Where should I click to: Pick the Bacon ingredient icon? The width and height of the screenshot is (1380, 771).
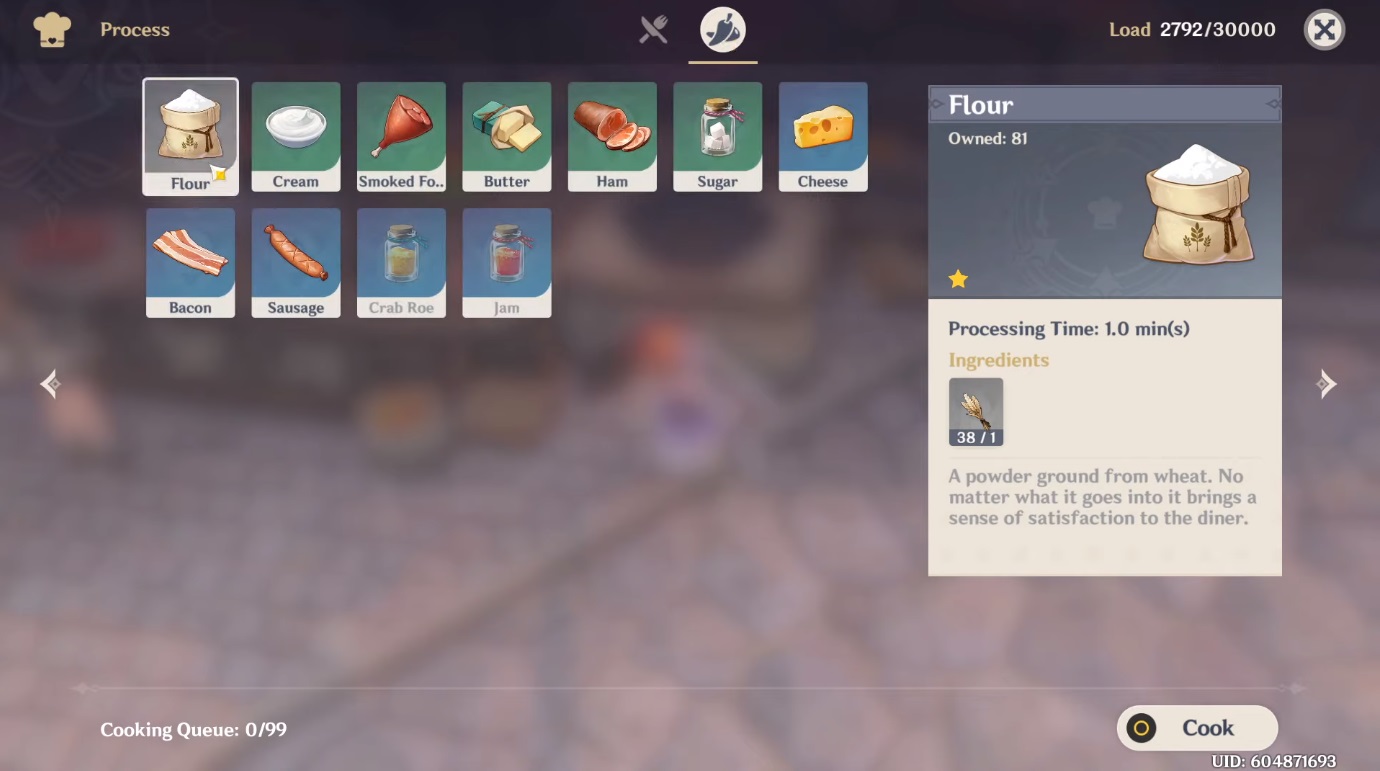[190, 262]
